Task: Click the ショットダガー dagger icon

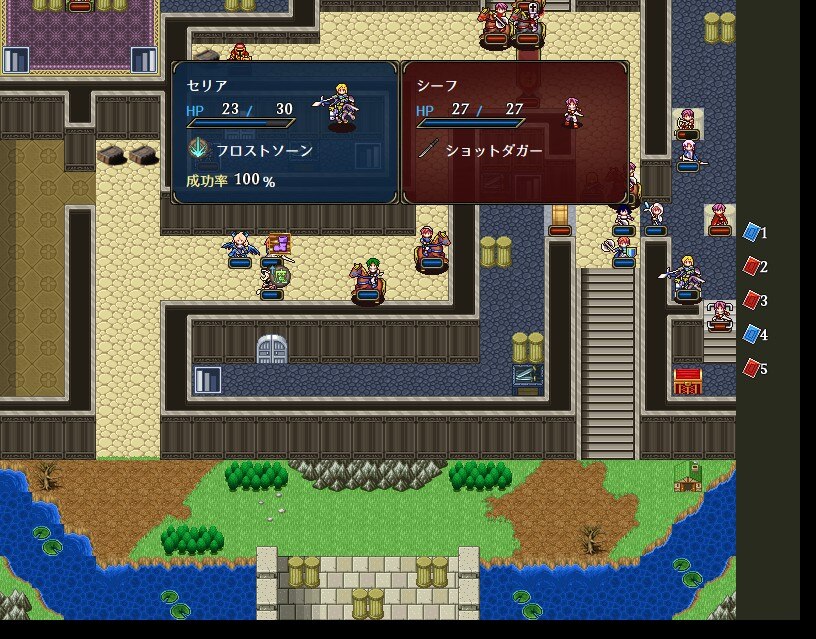Action: [427, 150]
